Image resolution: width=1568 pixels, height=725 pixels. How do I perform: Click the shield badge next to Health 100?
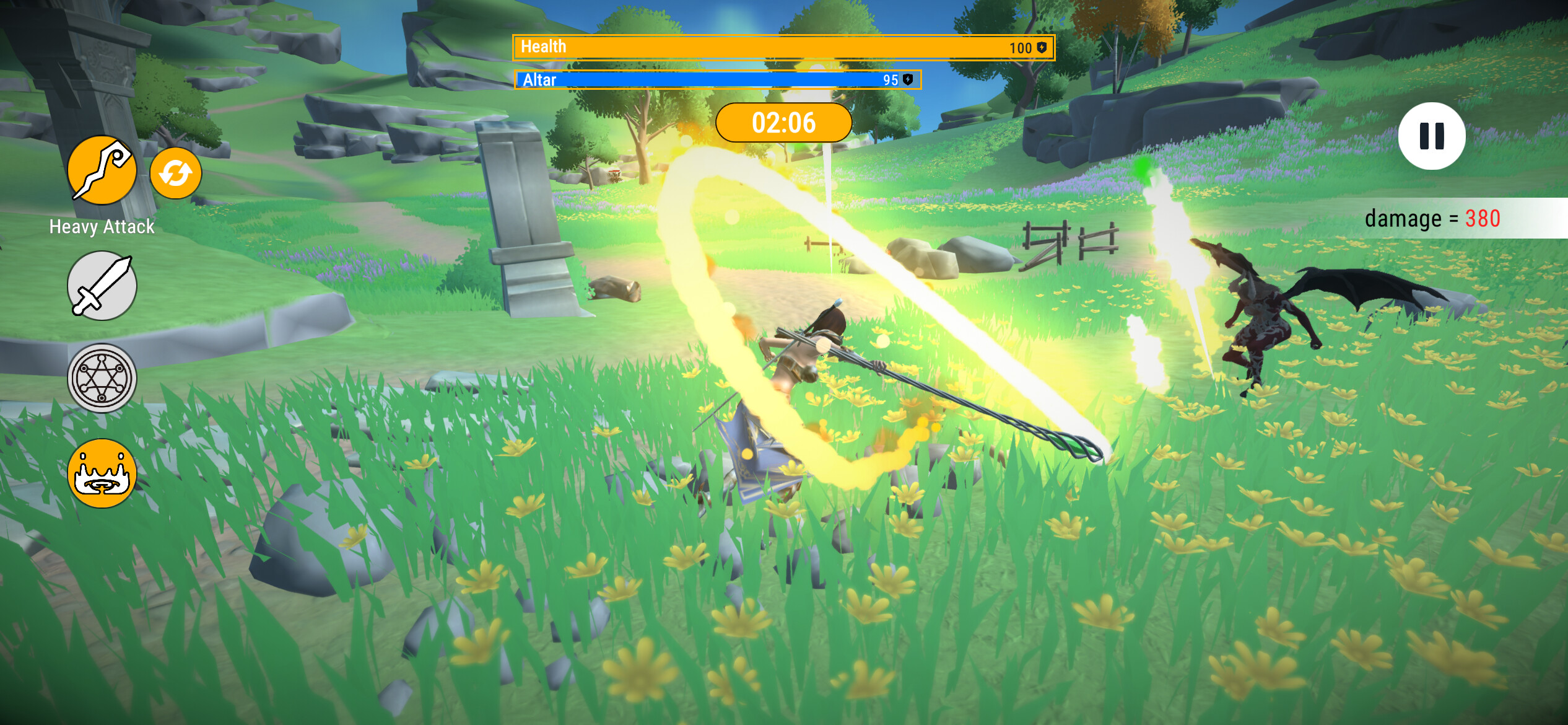coord(1042,46)
